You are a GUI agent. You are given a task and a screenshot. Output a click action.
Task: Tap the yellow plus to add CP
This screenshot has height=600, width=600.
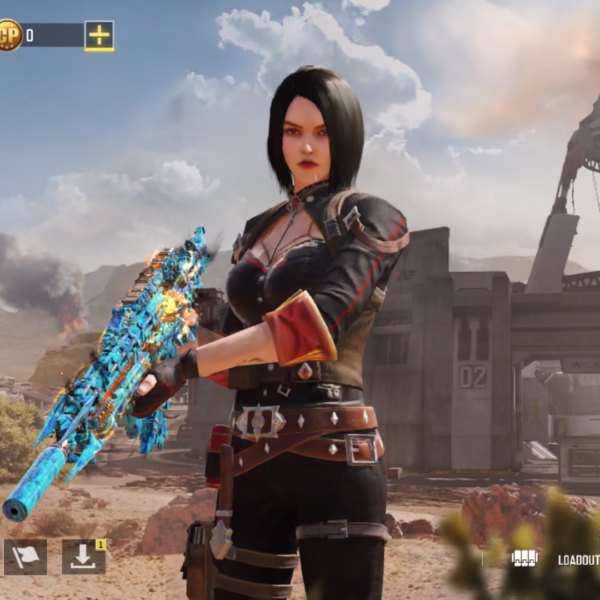(x=99, y=35)
